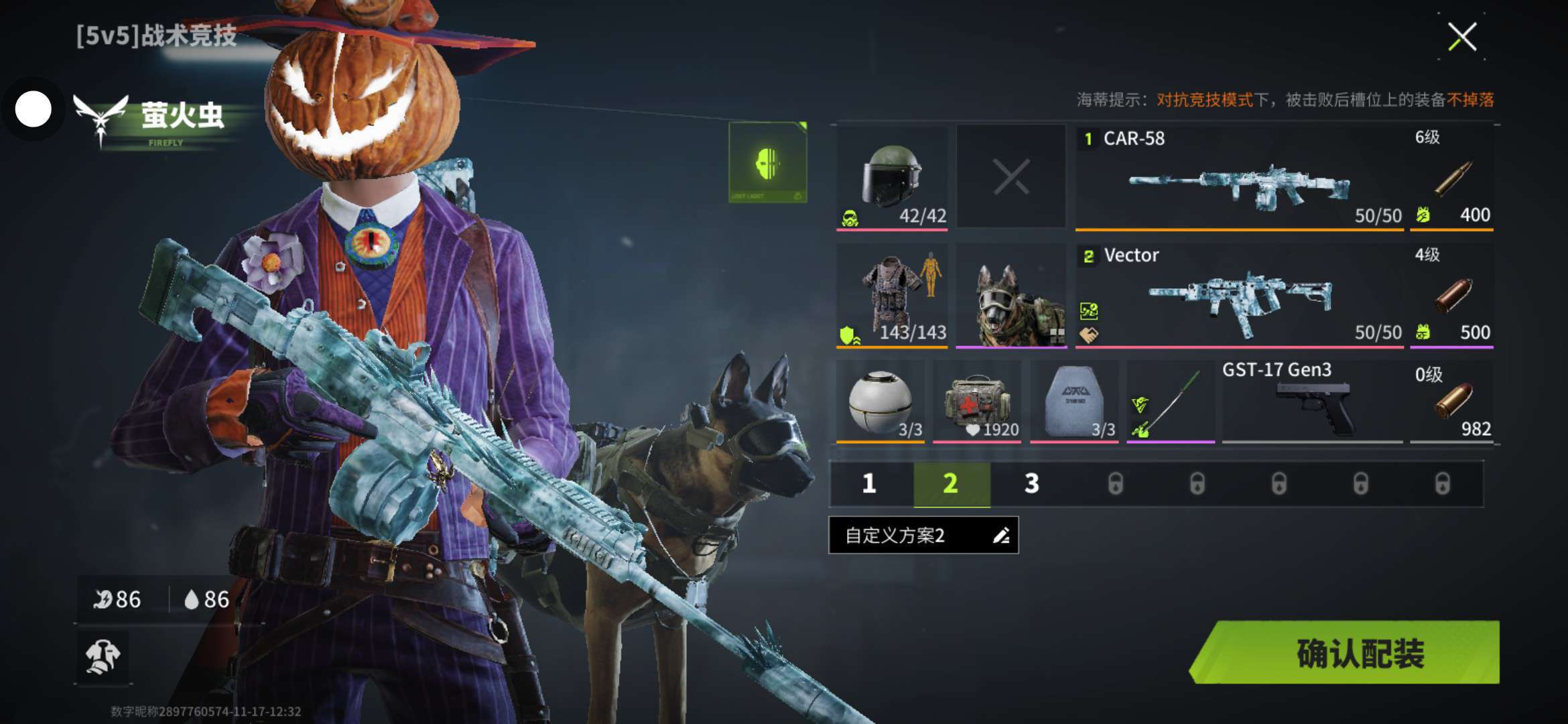
Task: Select the CAR-58 primary weapon slot
Action: tap(1239, 178)
